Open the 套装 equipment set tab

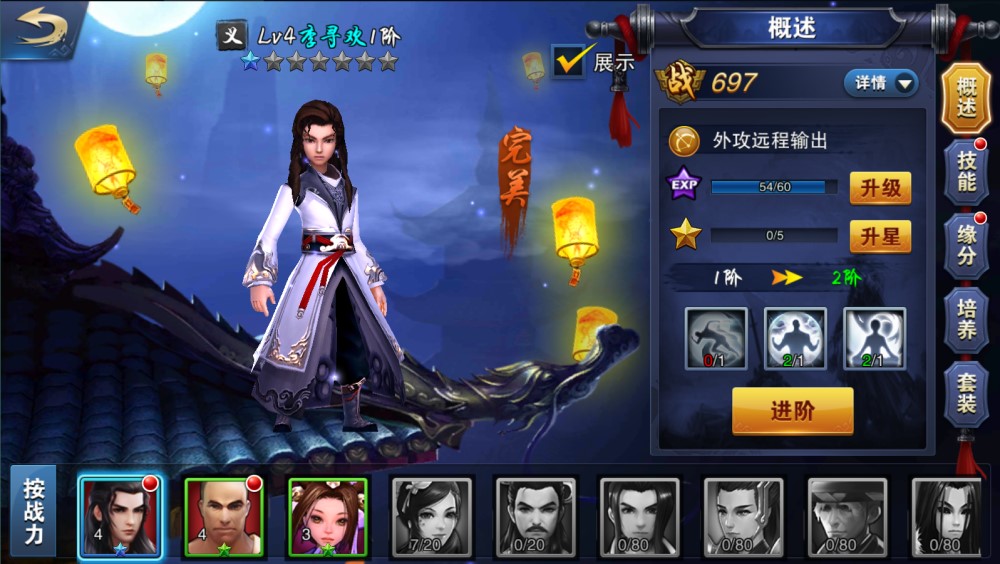click(966, 392)
